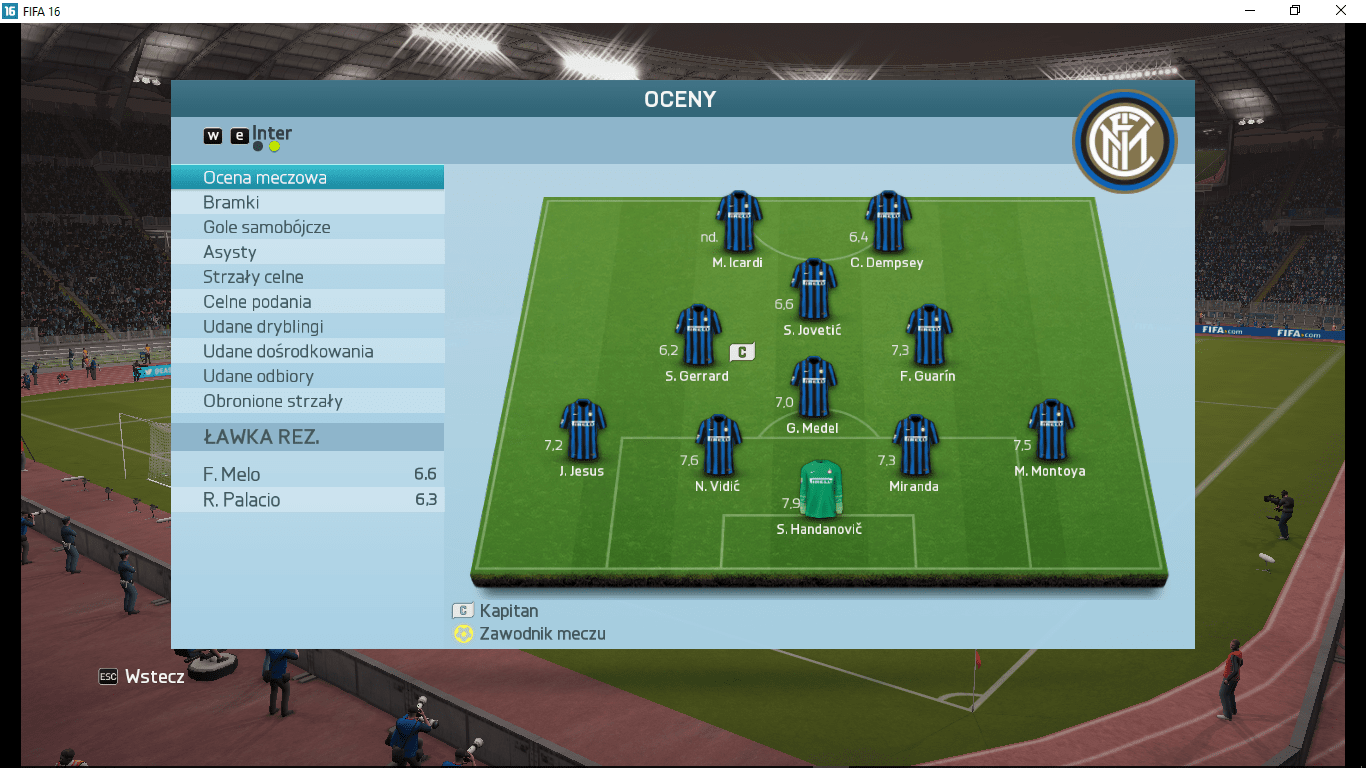Select substitute R. Palacio row

click(x=307, y=500)
